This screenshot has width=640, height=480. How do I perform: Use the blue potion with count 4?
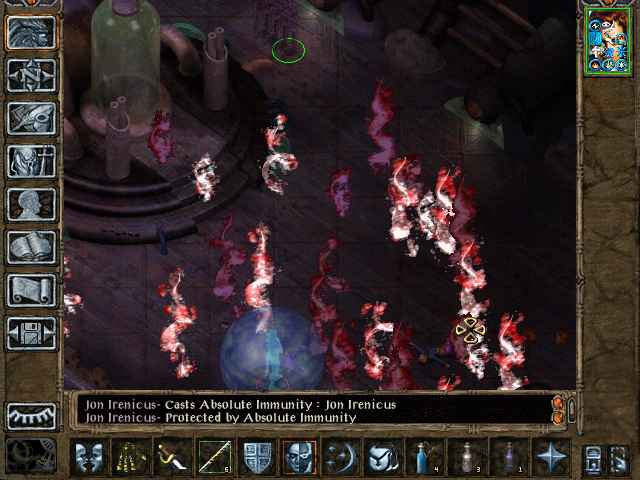click(424, 457)
